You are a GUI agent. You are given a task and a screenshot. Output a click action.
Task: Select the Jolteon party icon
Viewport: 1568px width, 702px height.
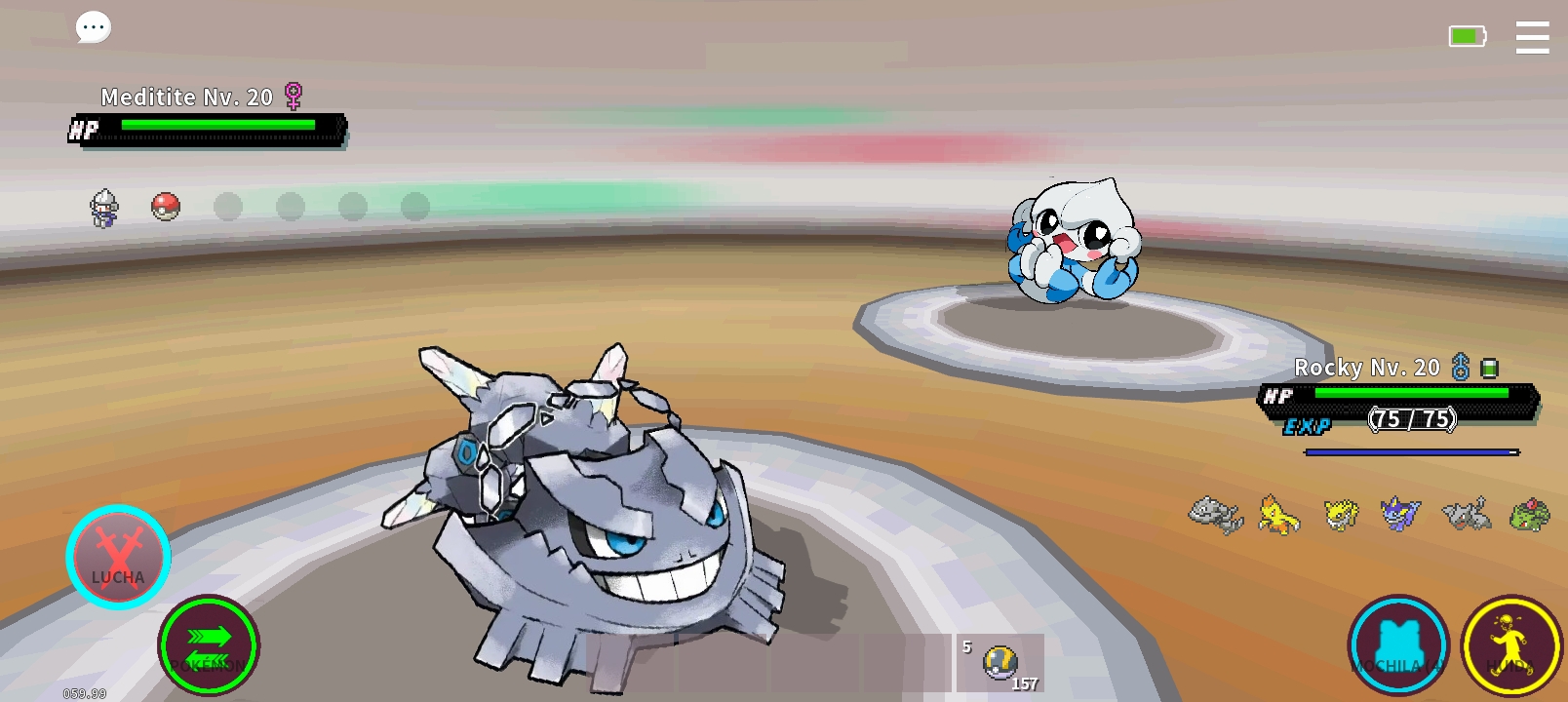coord(1341,514)
